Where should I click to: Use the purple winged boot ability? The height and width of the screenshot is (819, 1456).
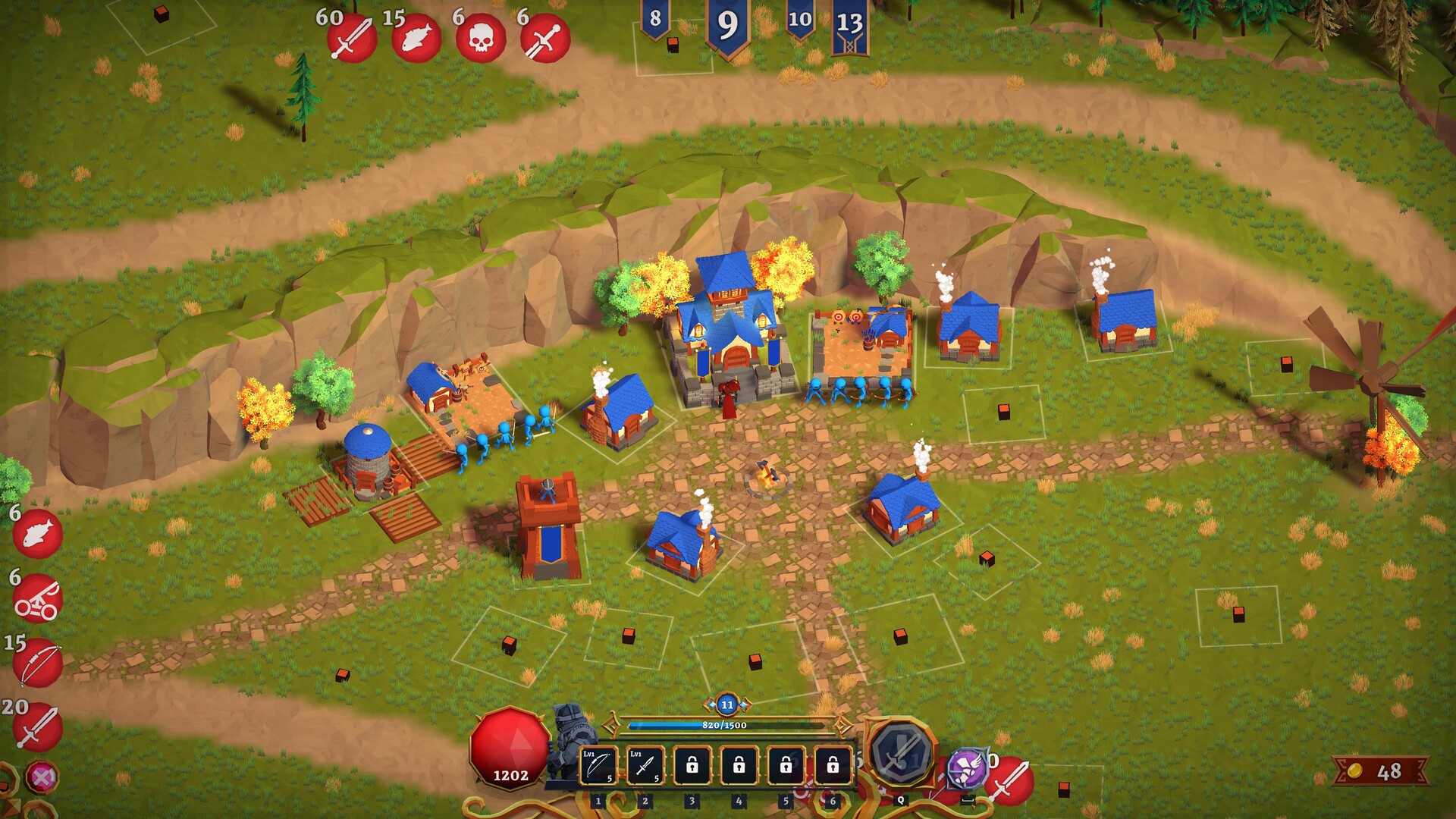(x=967, y=767)
